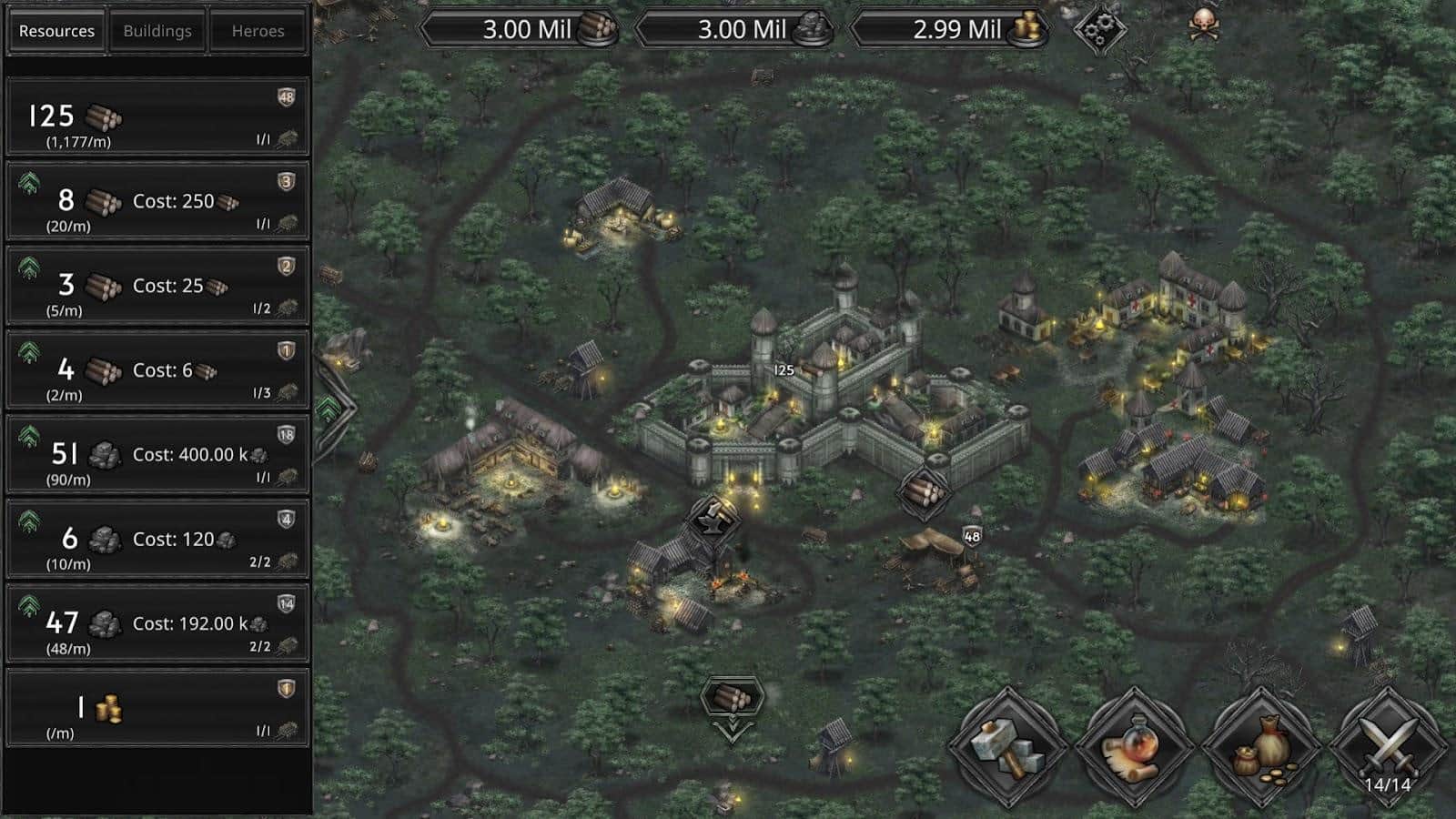Upgrade the wood row costing 250
The image size is (1456, 819).
[x=29, y=185]
